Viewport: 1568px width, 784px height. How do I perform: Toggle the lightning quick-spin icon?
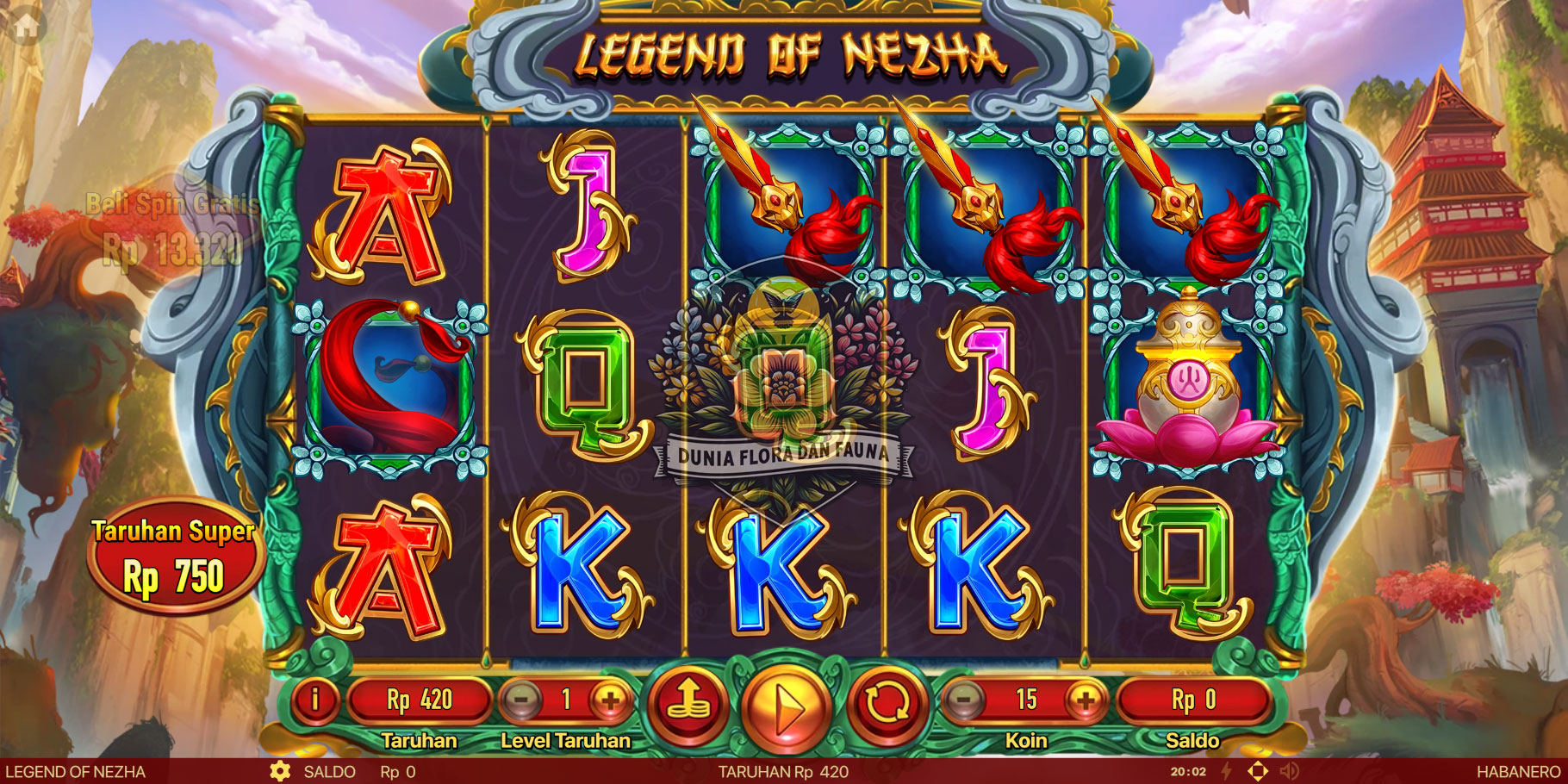[x=1227, y=771]
